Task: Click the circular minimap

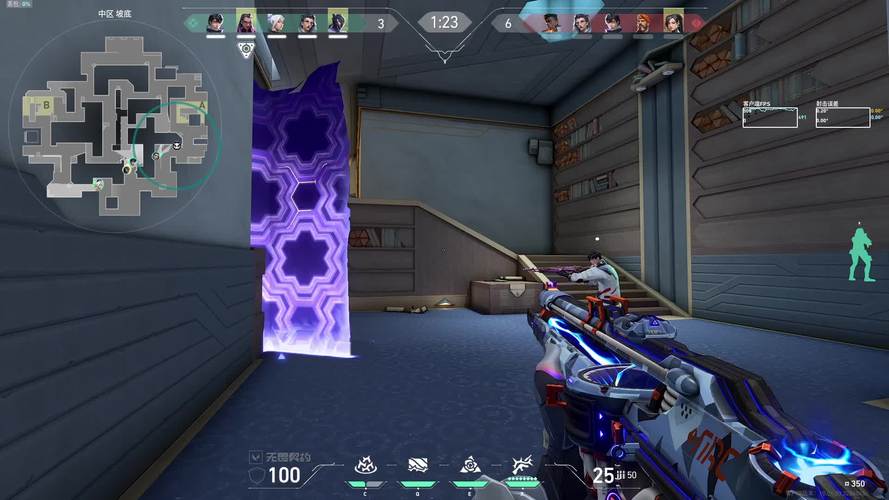Action: [x=115, y=118]
